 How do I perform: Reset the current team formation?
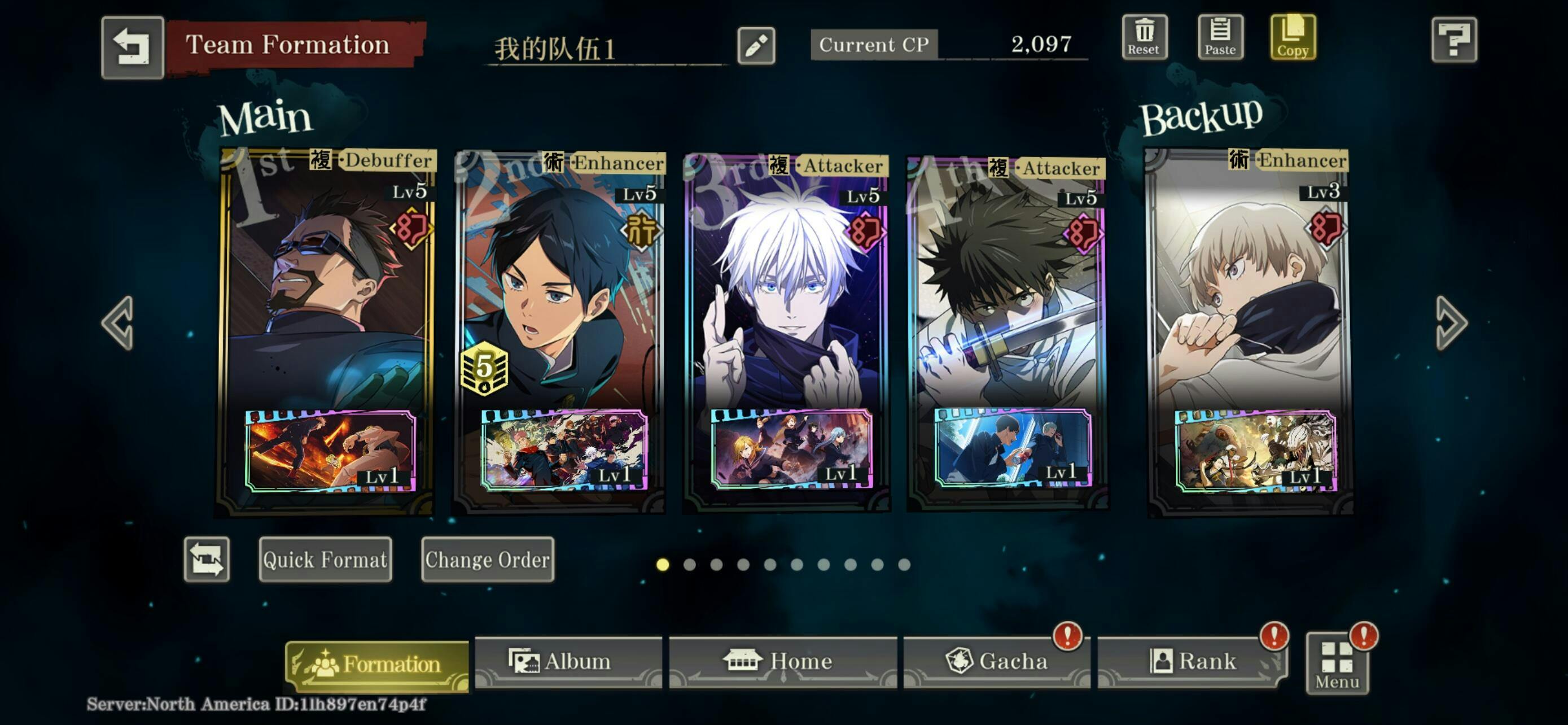(x=1144, y=38)
